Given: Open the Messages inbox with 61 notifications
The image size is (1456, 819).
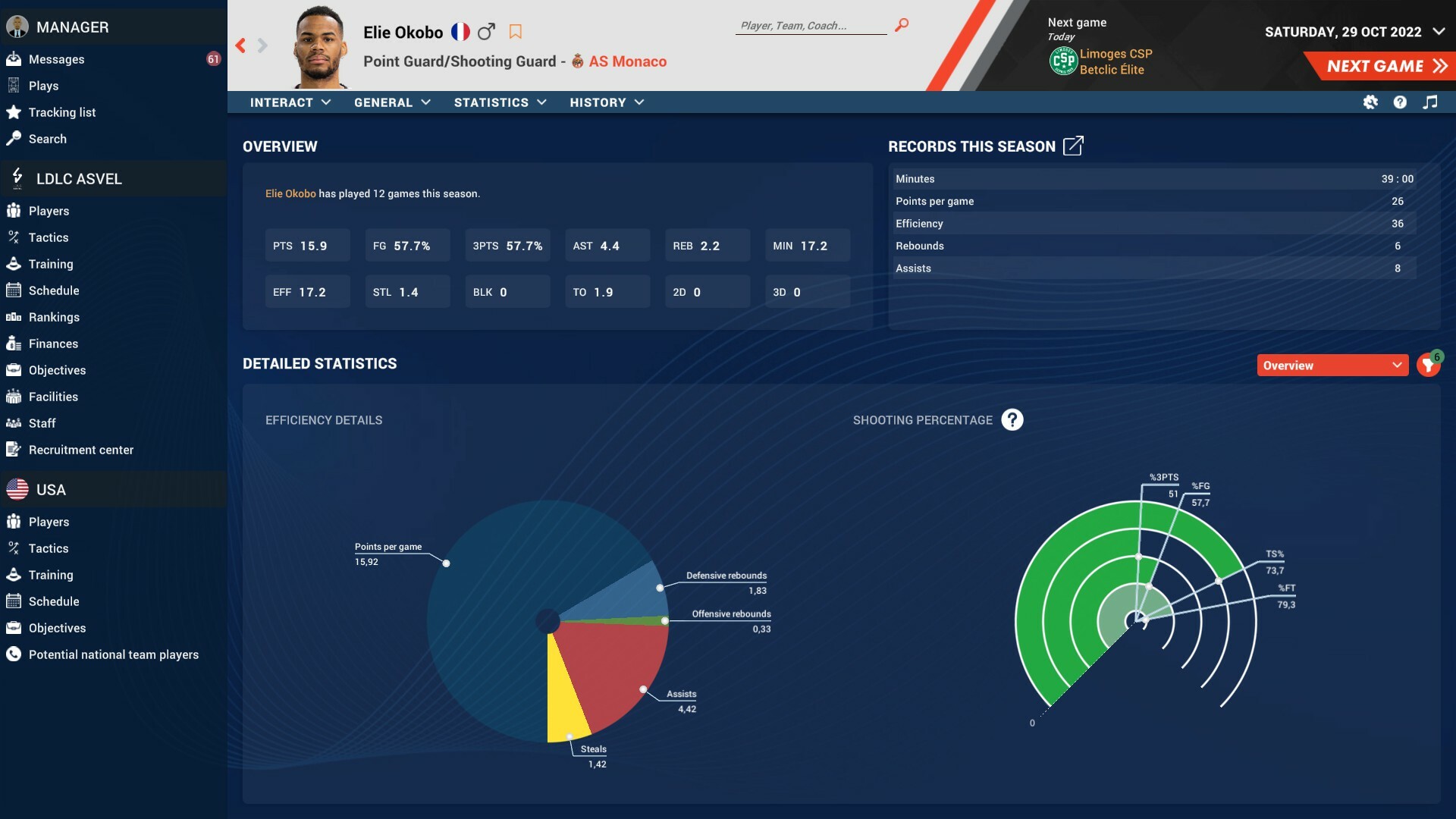Looking at the screenshot, I should click(55, 59).
